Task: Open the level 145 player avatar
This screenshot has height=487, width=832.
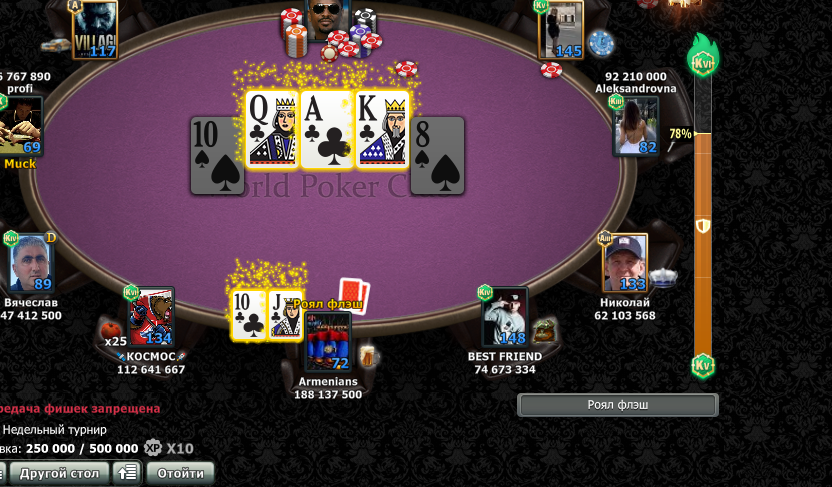Action: (x=561, y=30)
